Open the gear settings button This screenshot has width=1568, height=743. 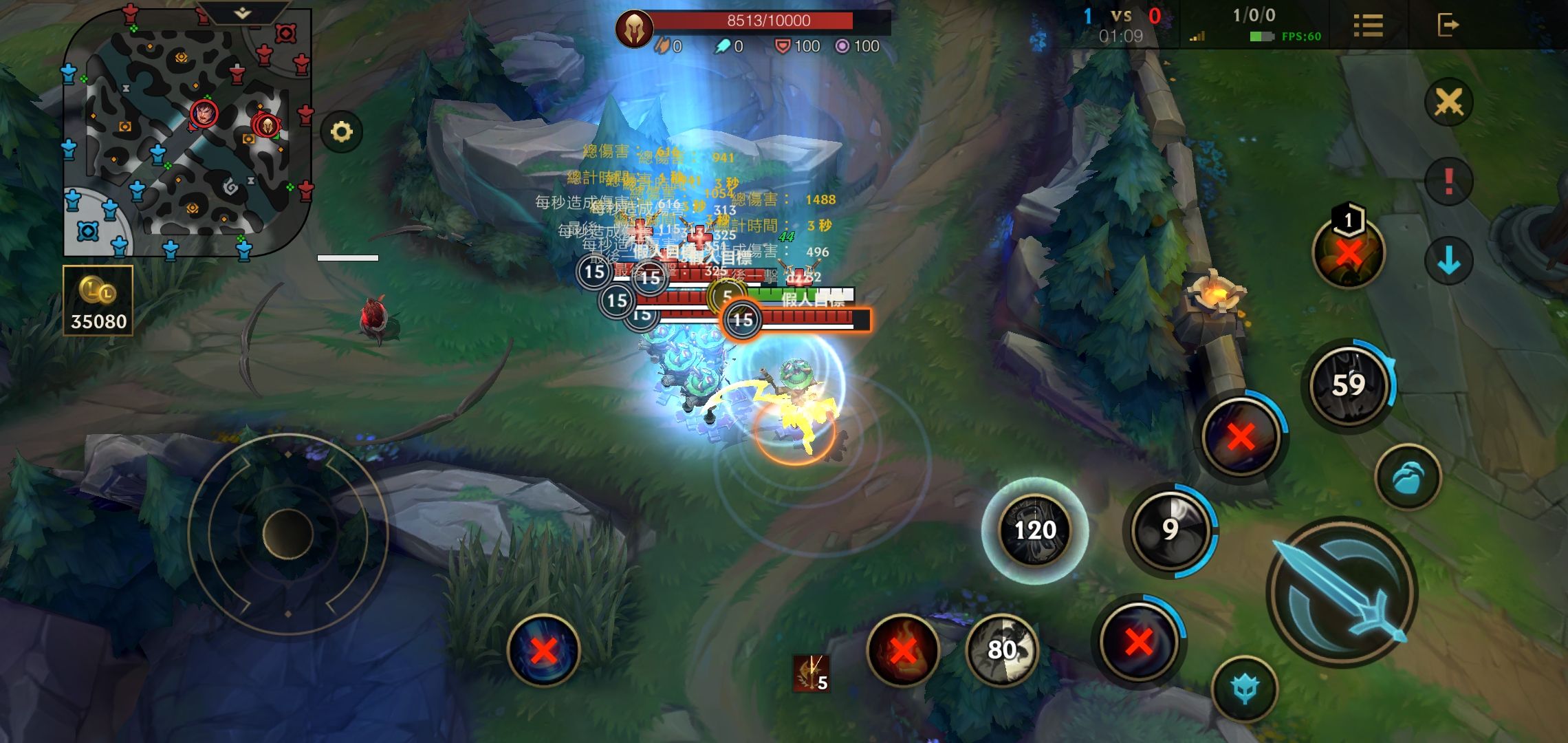coord(341,131)
